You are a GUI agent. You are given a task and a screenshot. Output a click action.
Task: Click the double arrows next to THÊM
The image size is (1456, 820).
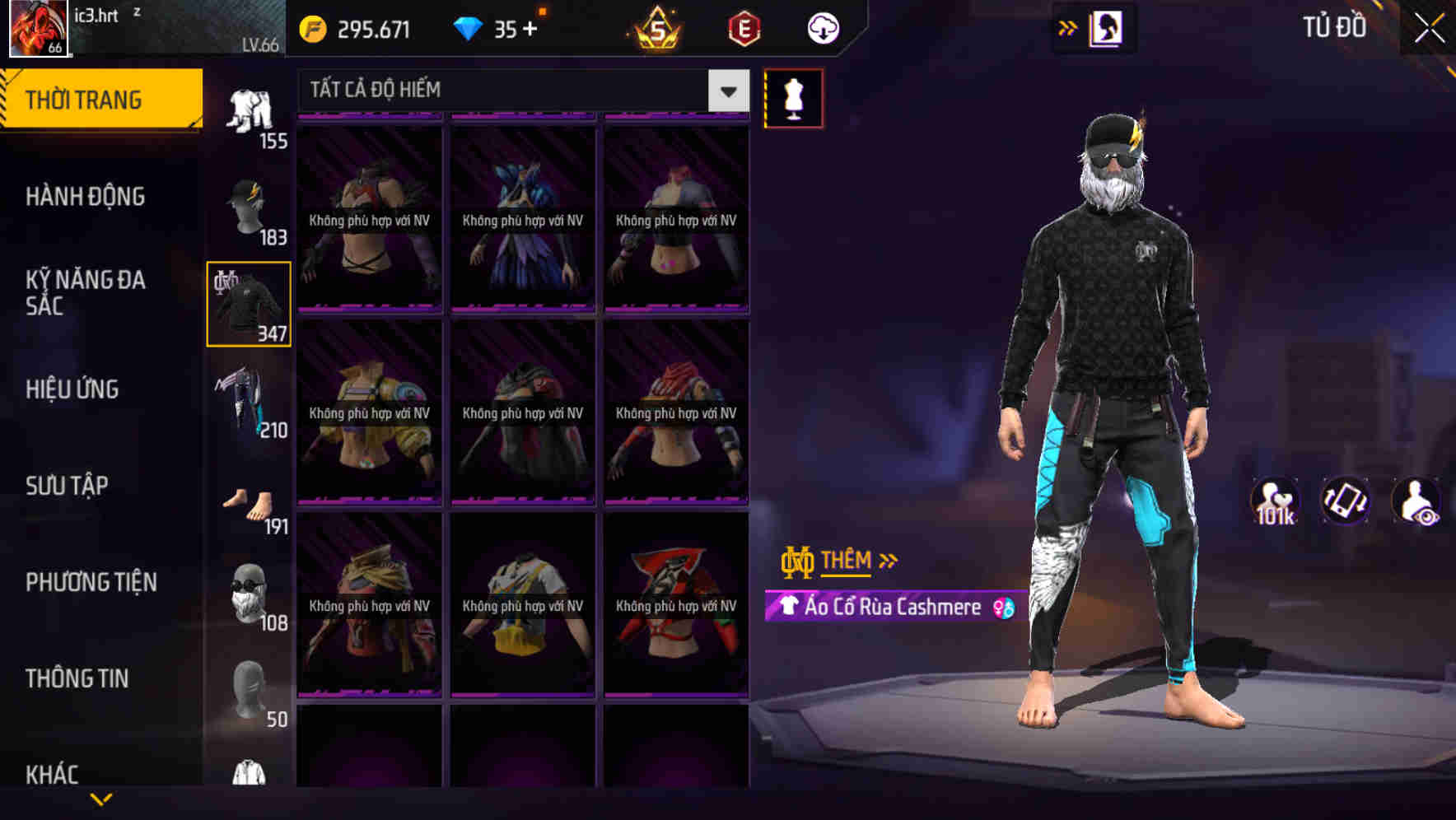click(x=887, y=560)
